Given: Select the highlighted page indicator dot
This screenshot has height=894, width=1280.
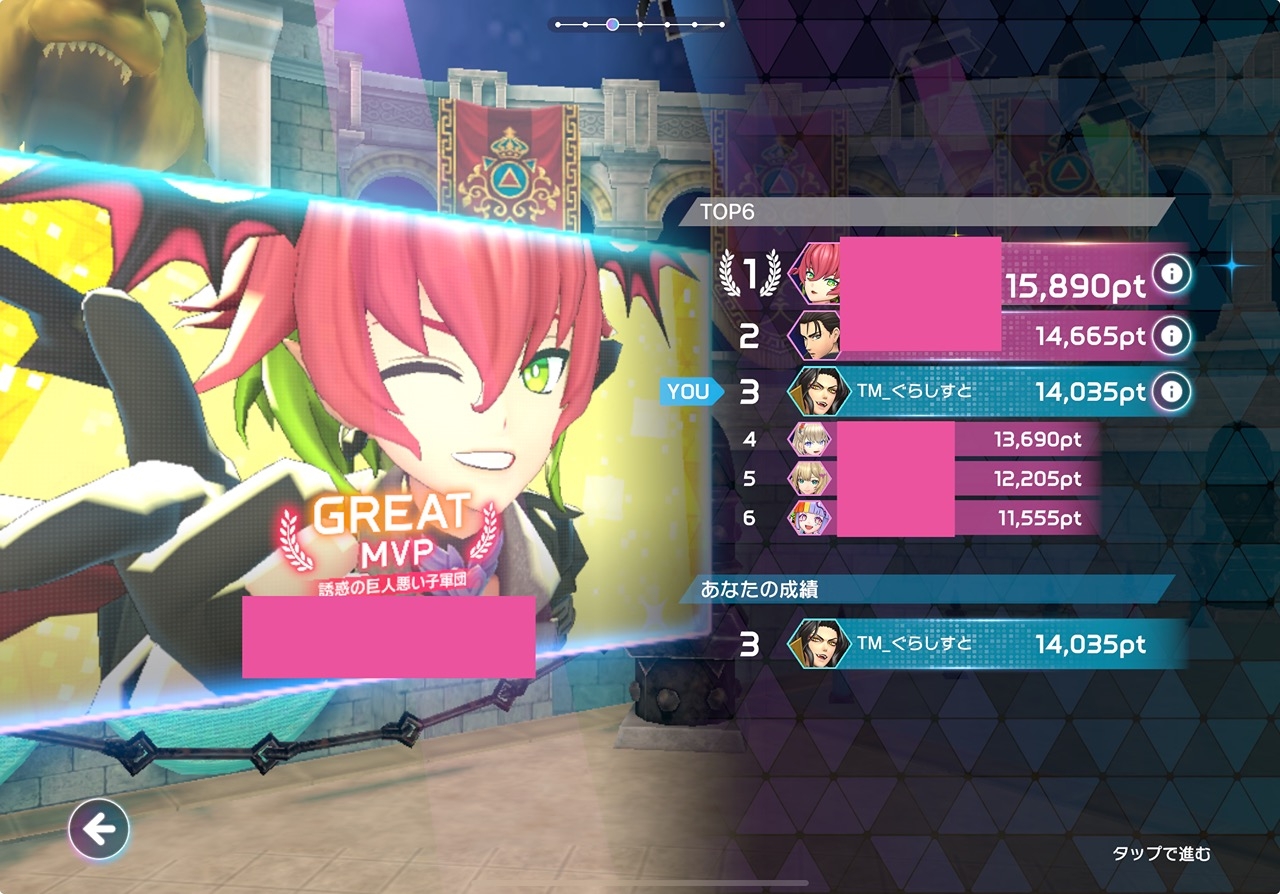Looking at the screenshot, I should click(x=612, y=24).
